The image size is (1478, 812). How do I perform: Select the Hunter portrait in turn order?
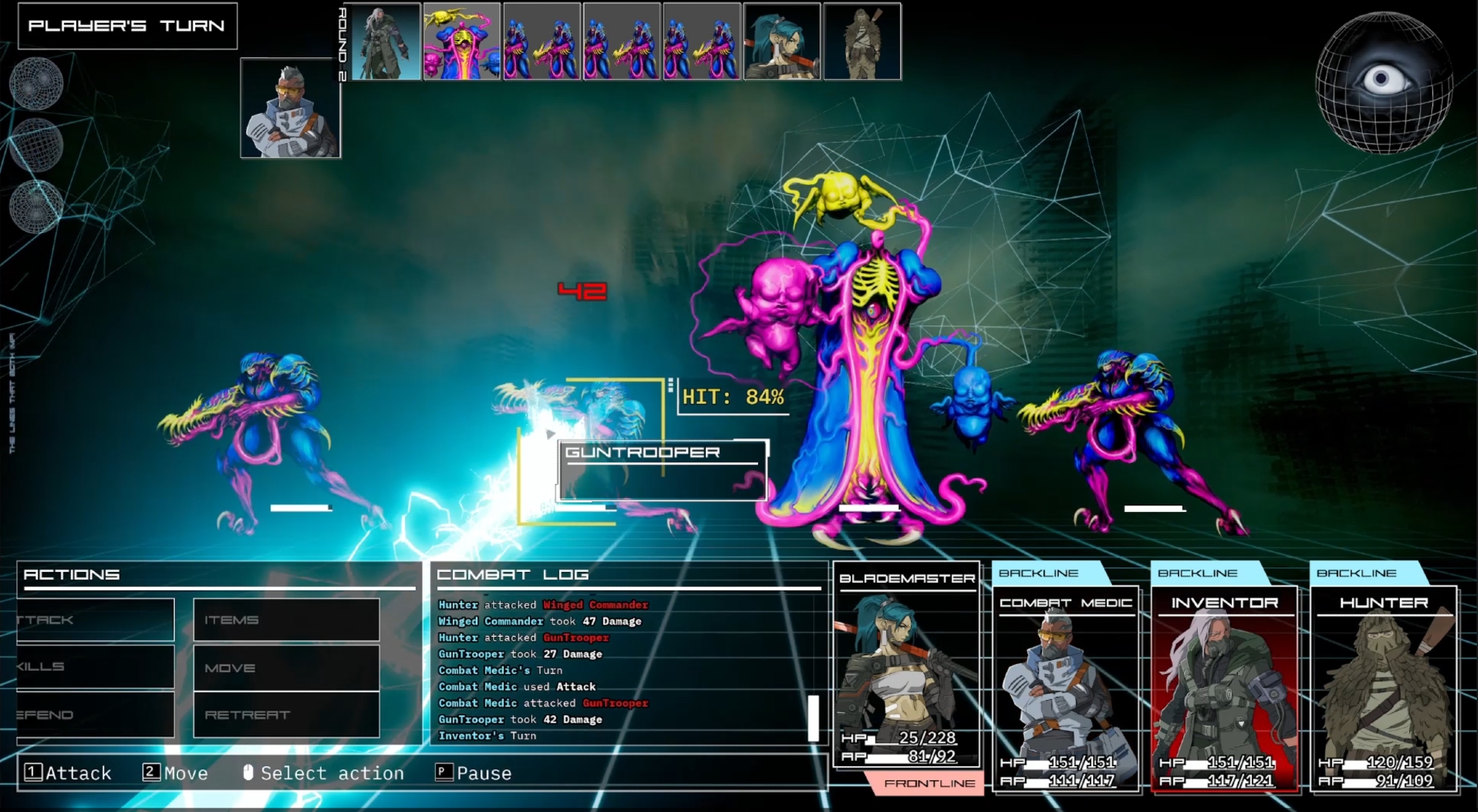pos(862,41)
